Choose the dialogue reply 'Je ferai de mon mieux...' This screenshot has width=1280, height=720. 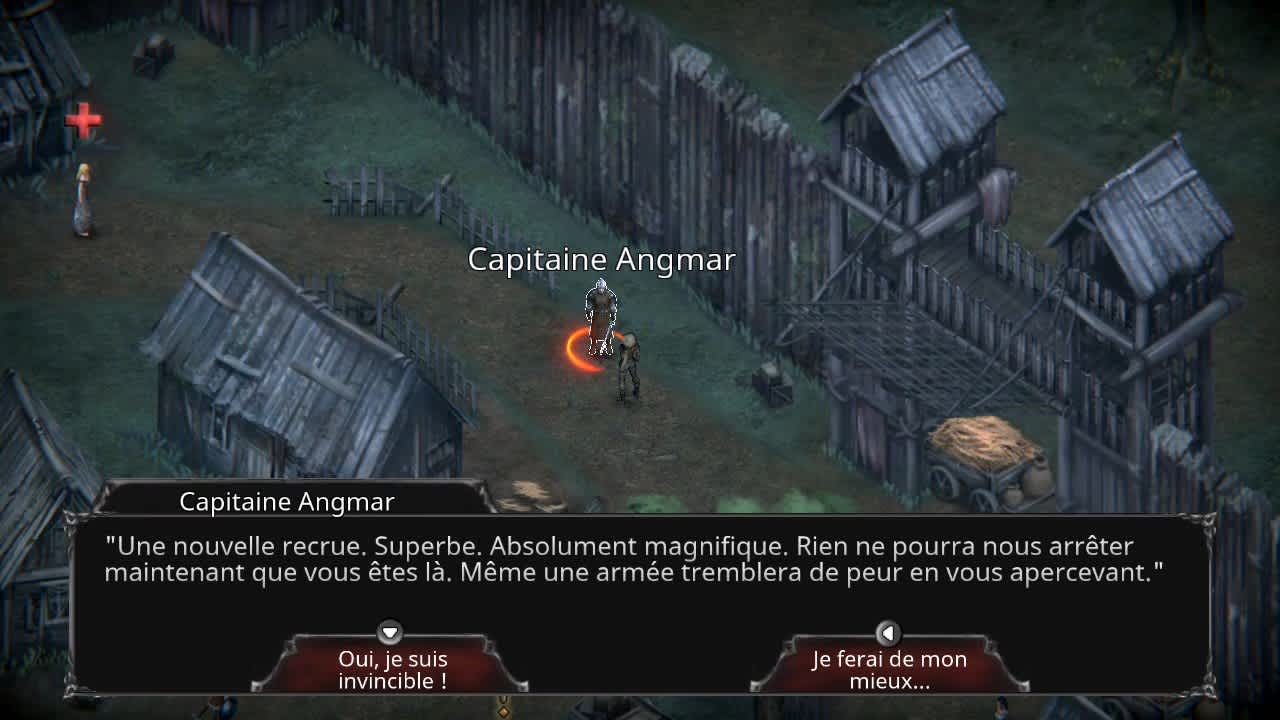(x=889, y=669)
